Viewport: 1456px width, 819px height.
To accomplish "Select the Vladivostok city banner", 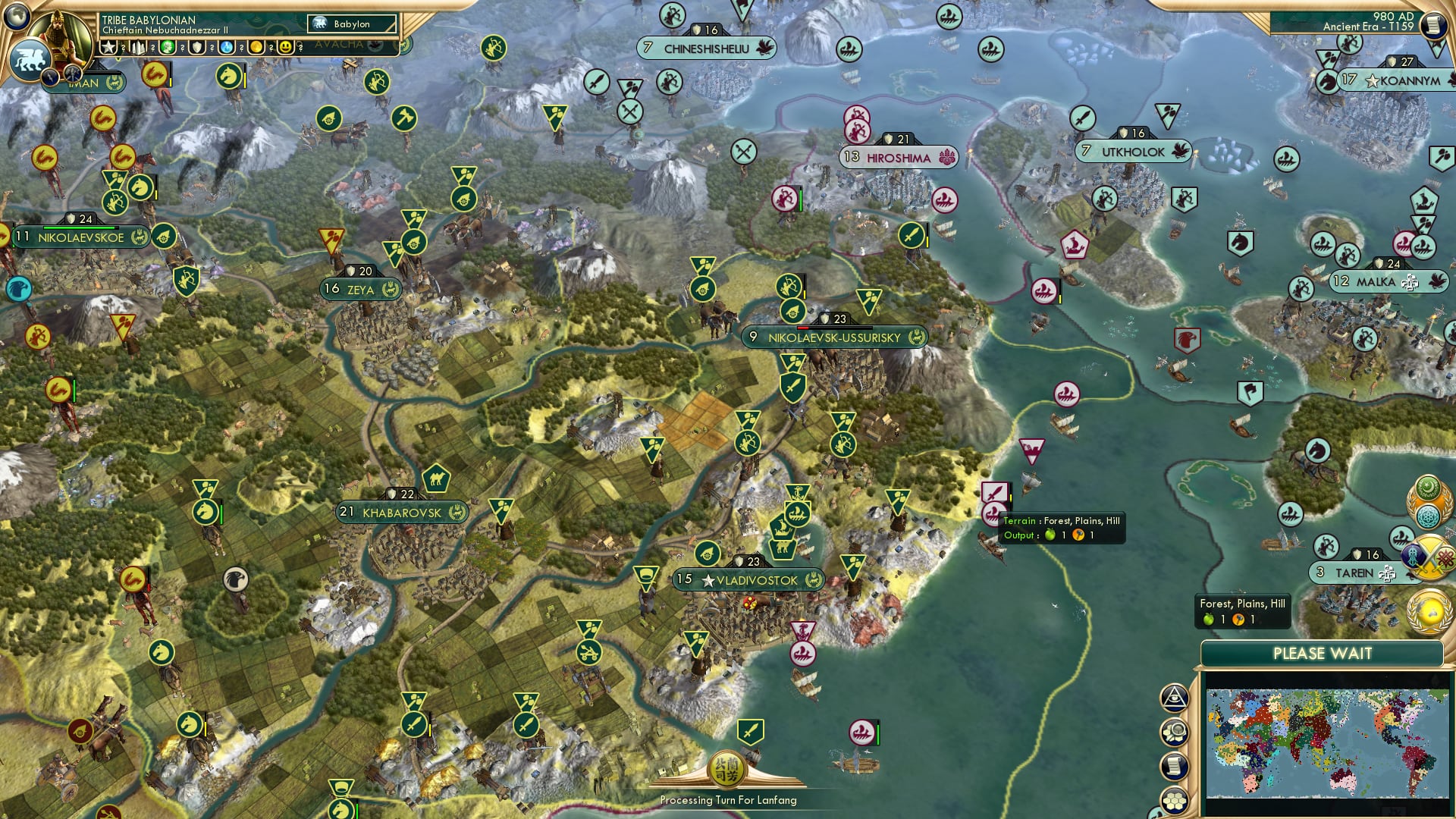I will pos(749,579).
